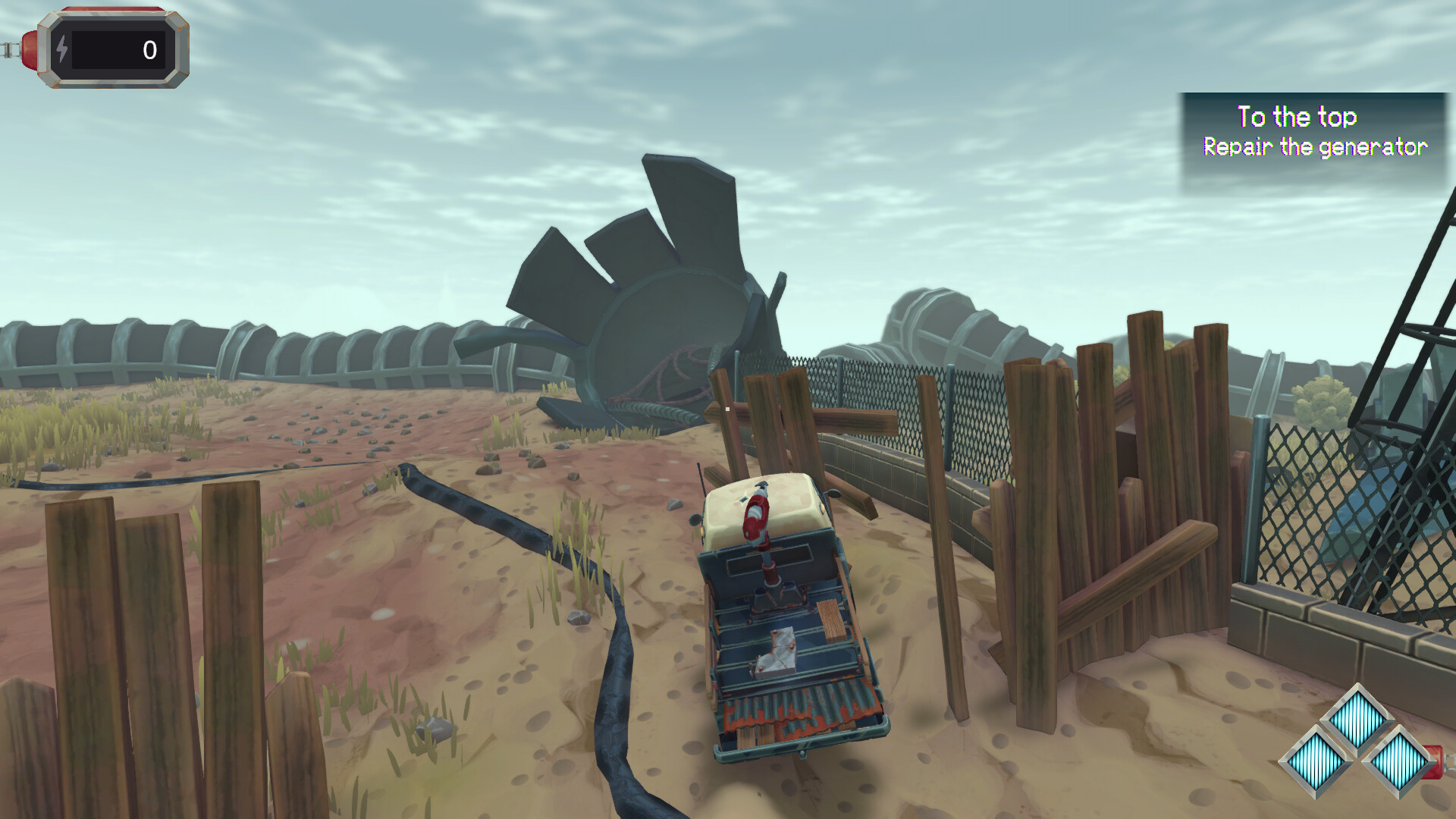Select the 'Repair the generator' task text
Viewport: 1456px width, 819px height.
[x=1316, y=147]
